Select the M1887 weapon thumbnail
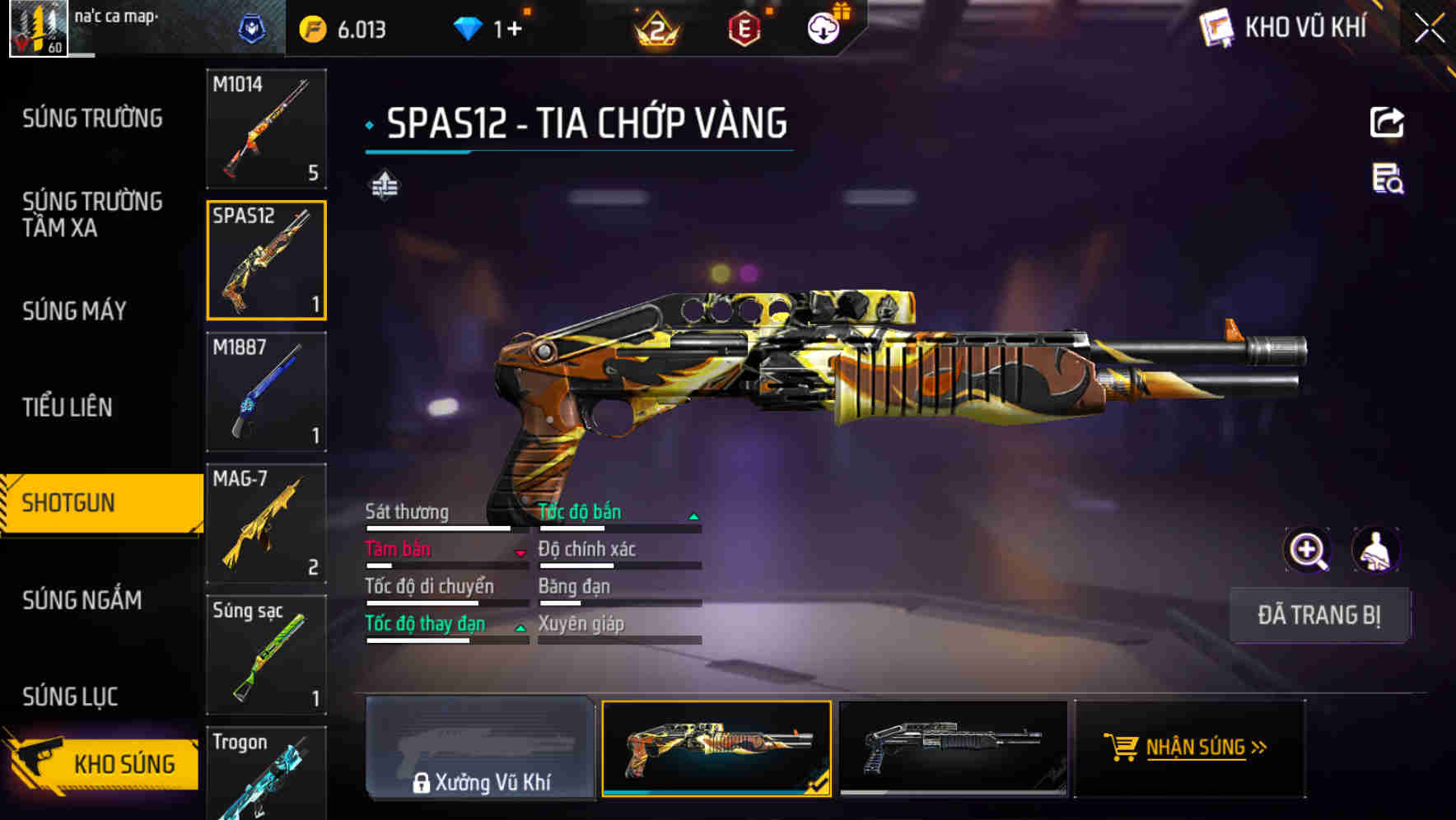The width and height of the screenshot is (1456, 820). 267,393
